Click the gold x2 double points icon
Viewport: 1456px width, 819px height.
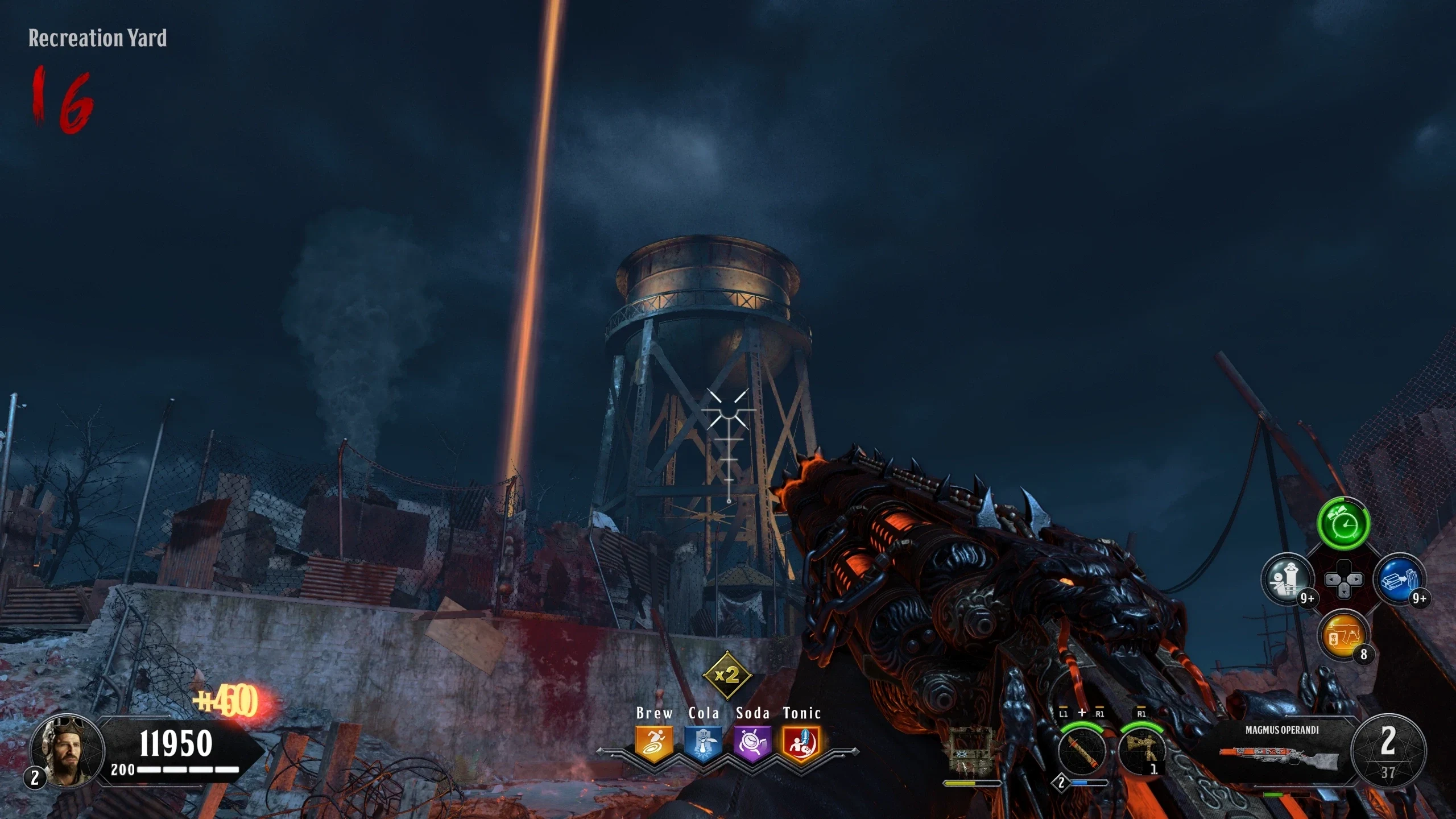coord(727,675)
